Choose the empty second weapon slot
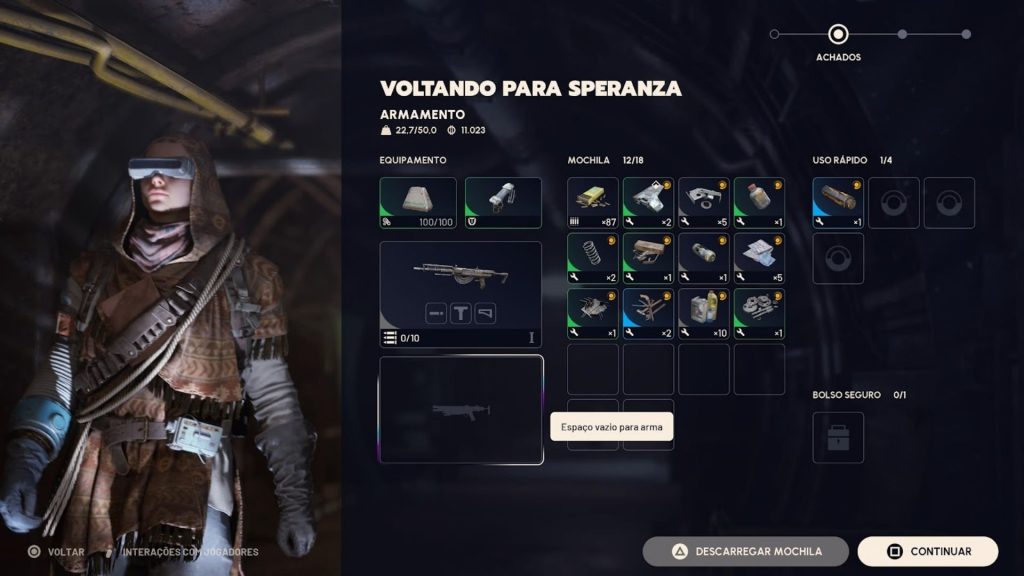The height and width of the screenshot is (576, 1024). (x=461, y=409)
